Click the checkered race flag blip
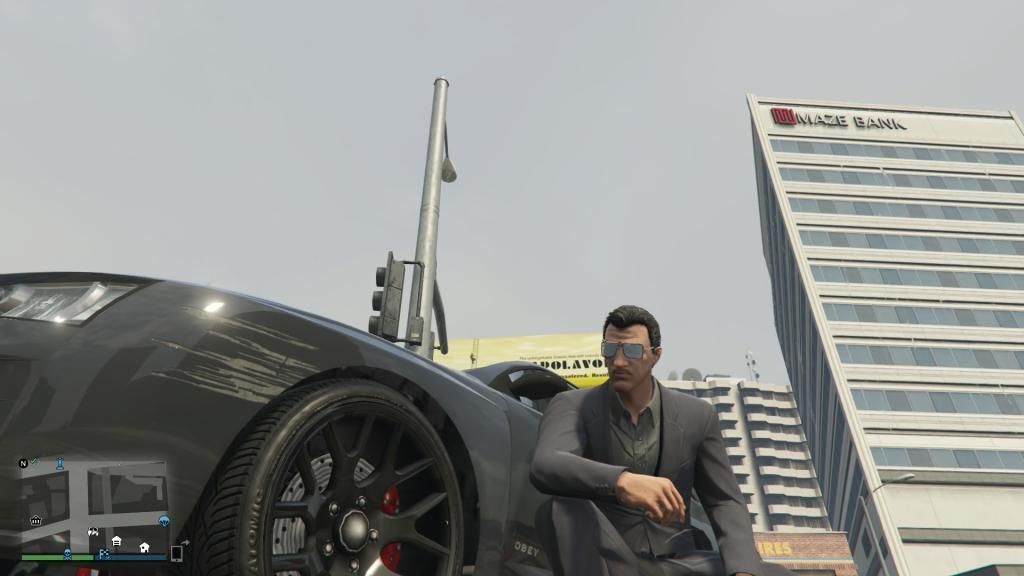 104,553
